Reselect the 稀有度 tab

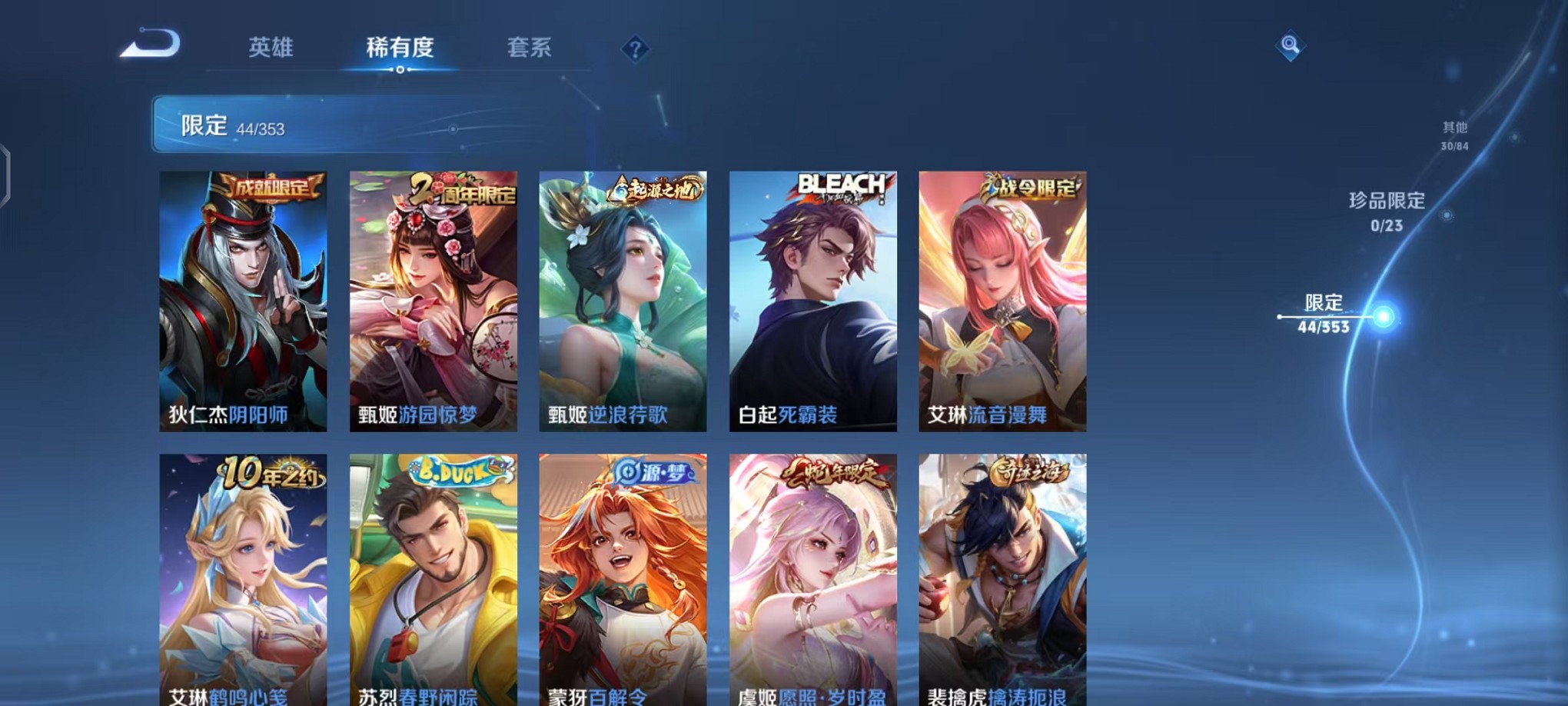tap(400, 48)
